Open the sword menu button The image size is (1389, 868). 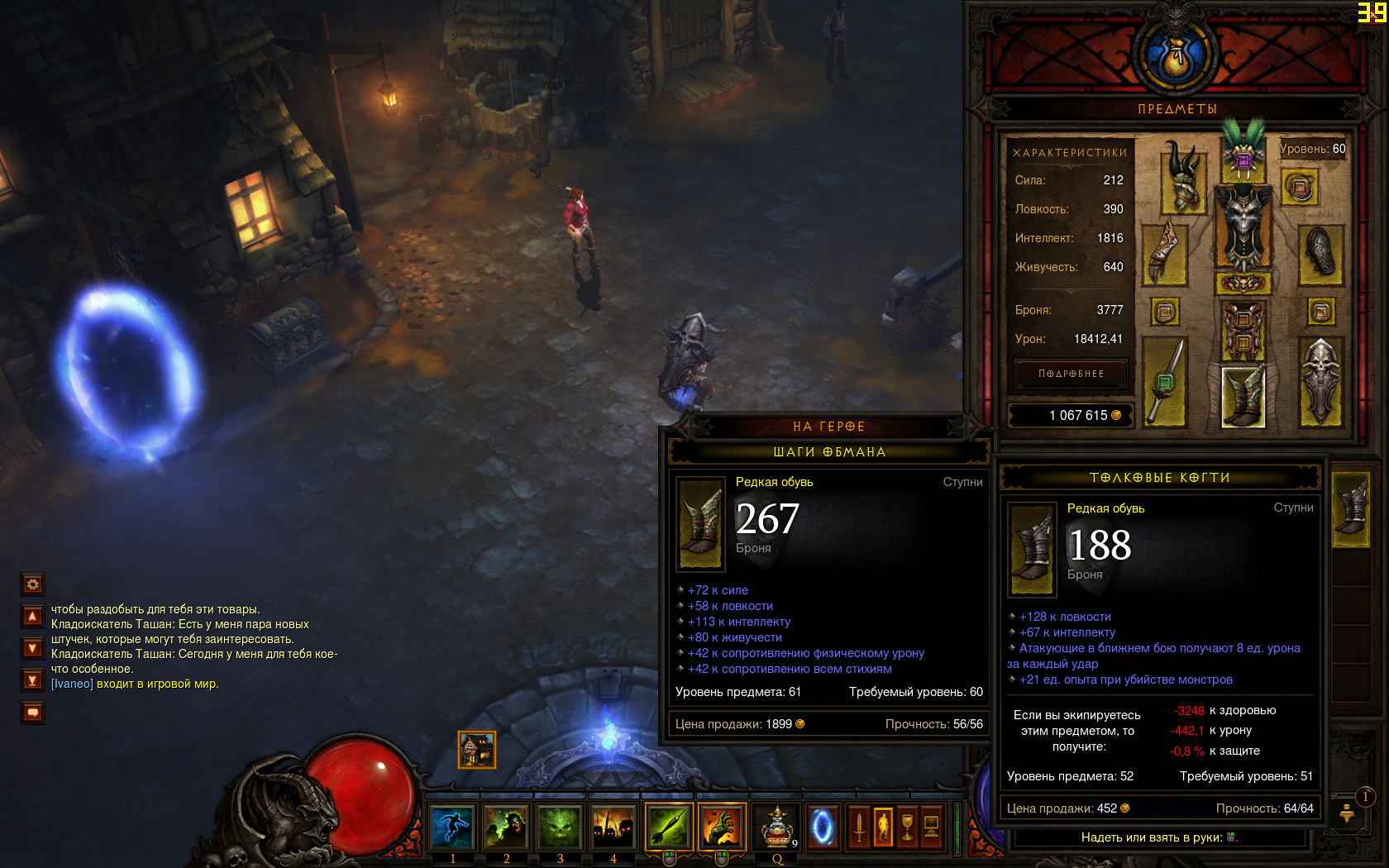(859, 827)
